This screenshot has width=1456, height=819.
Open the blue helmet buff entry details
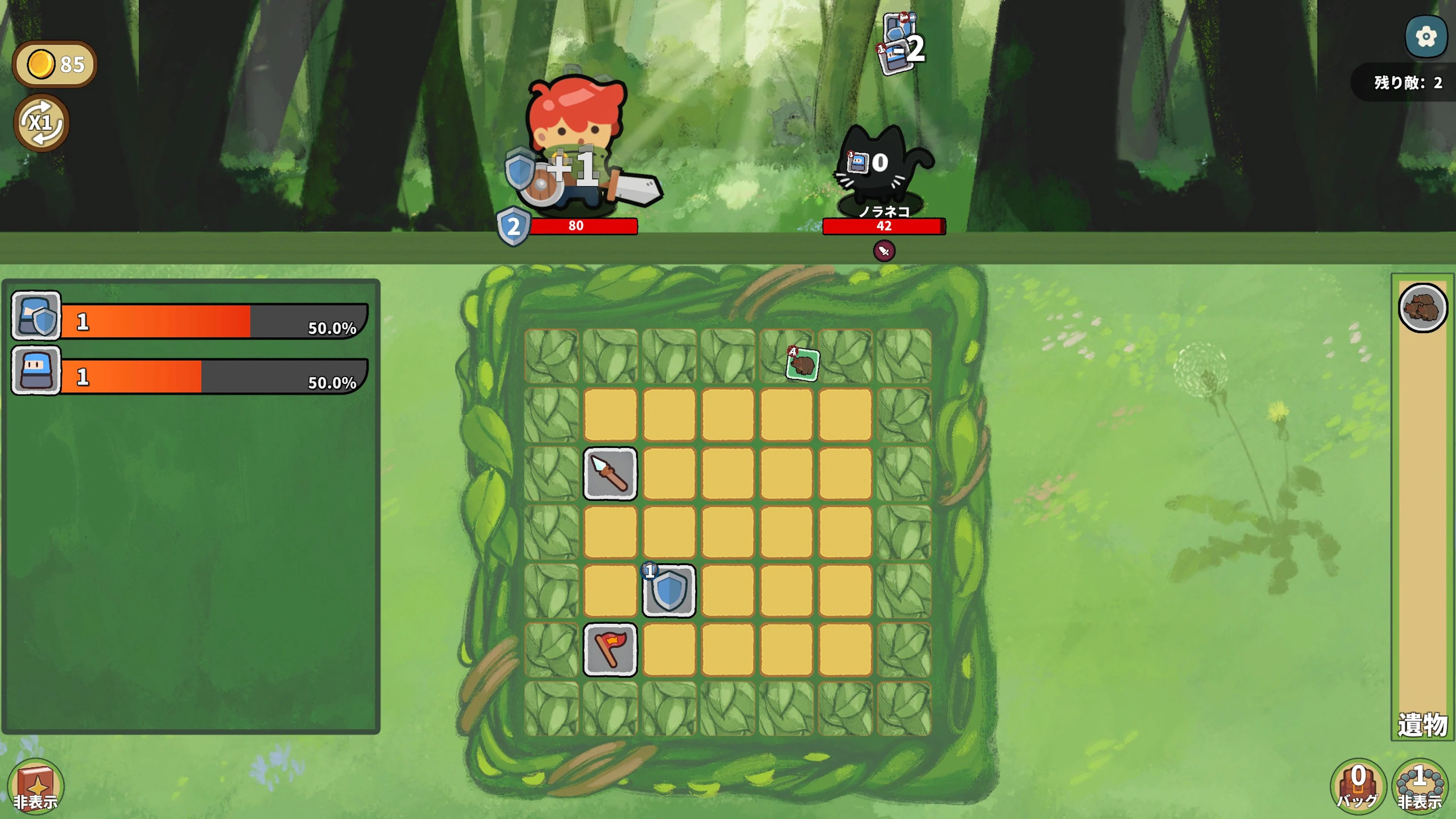pyautogui.click(x=36, y=371)
